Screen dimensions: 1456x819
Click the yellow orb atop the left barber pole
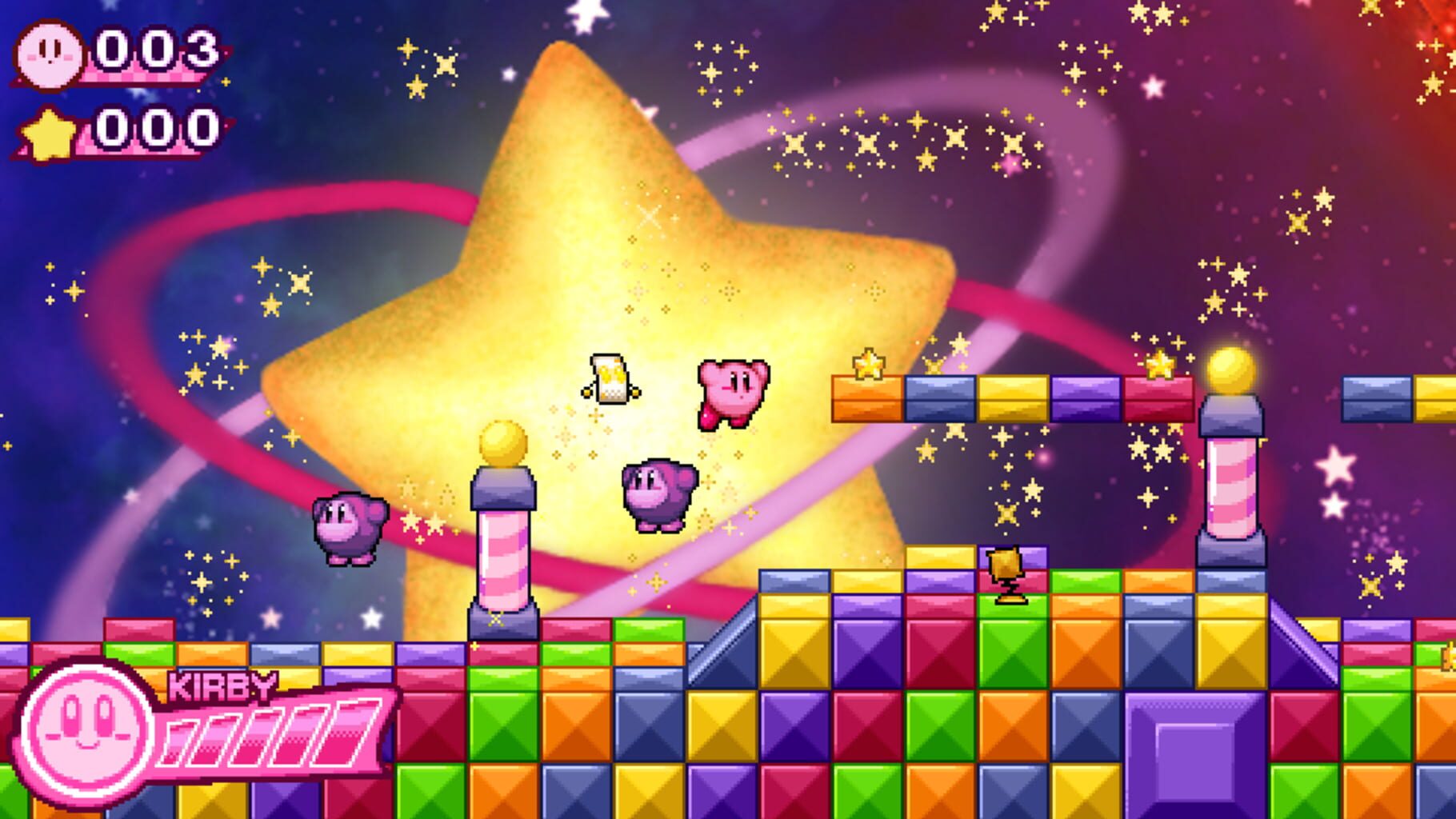click(502, 441)
